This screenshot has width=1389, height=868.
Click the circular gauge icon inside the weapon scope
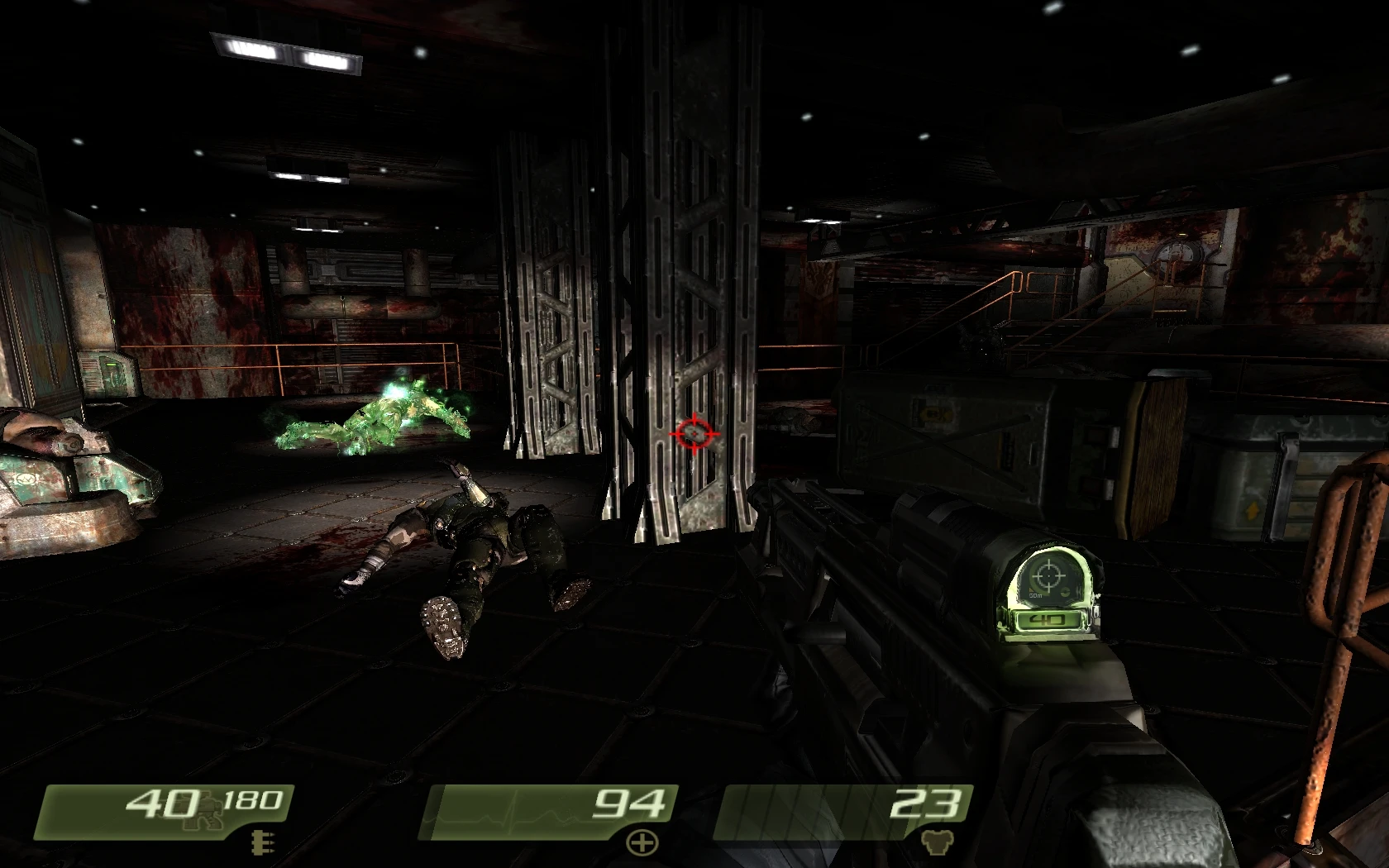pos(1065,591)
